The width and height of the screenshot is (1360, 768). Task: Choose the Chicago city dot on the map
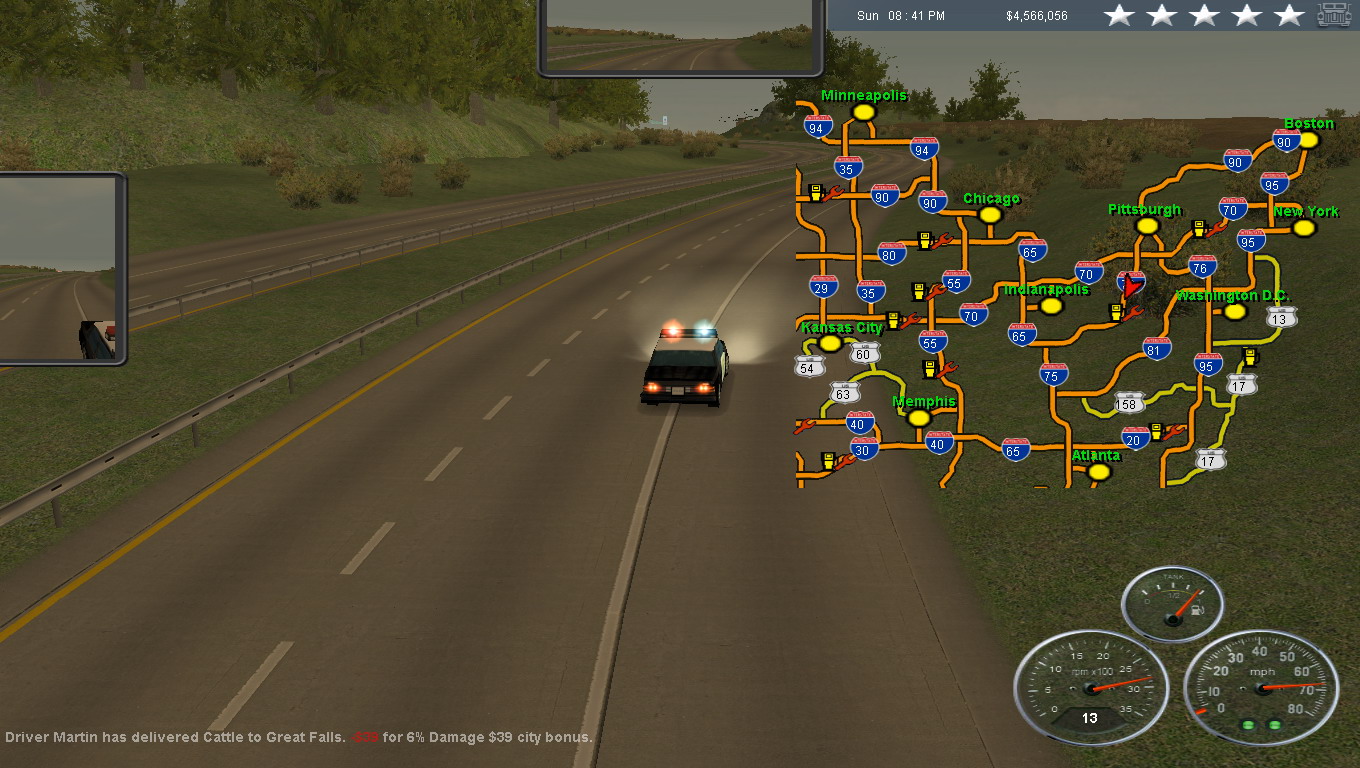pyautogui.click(x=990, y=215)
